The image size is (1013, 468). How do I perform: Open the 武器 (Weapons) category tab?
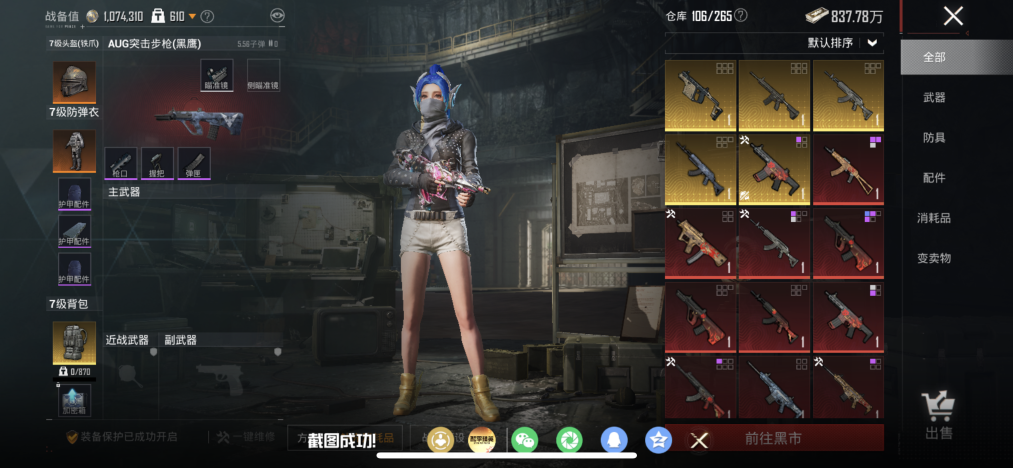(x=934, y=98)
